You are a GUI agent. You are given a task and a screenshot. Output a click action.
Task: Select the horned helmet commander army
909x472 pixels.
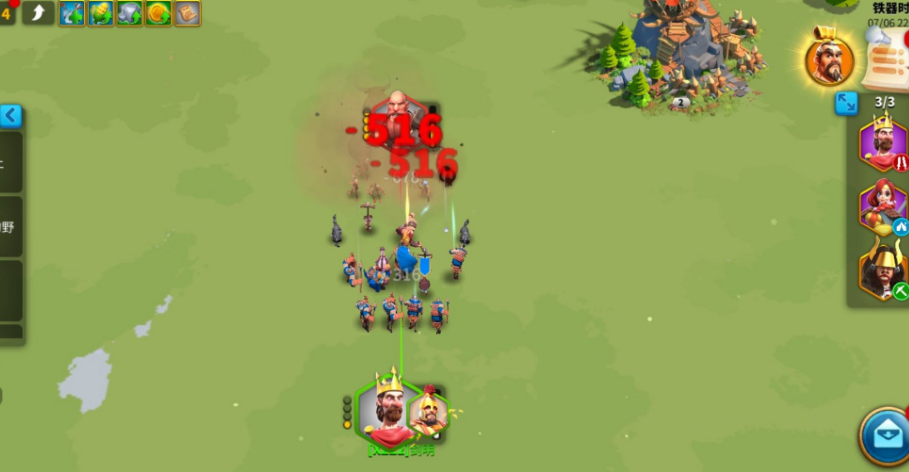tap(883, 270)
